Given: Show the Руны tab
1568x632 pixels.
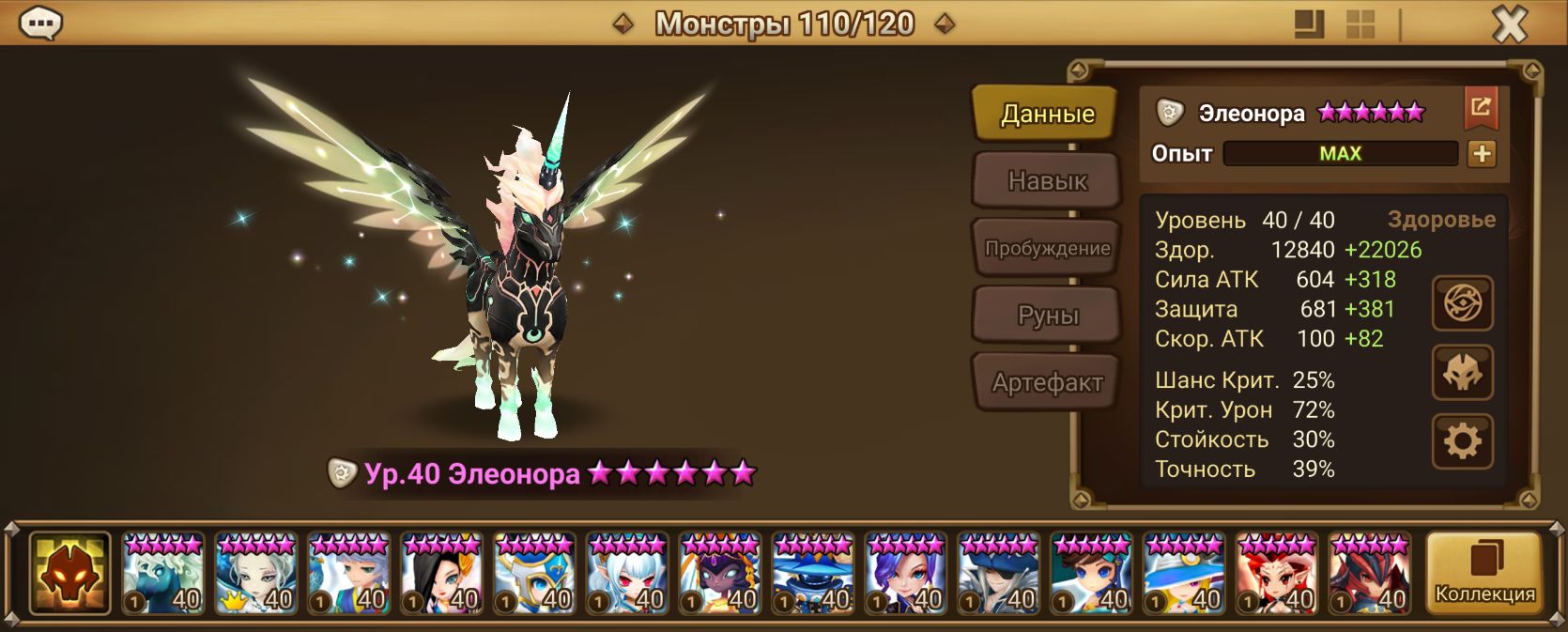Looking at the screenshot, I should (x=1047, y=316).
